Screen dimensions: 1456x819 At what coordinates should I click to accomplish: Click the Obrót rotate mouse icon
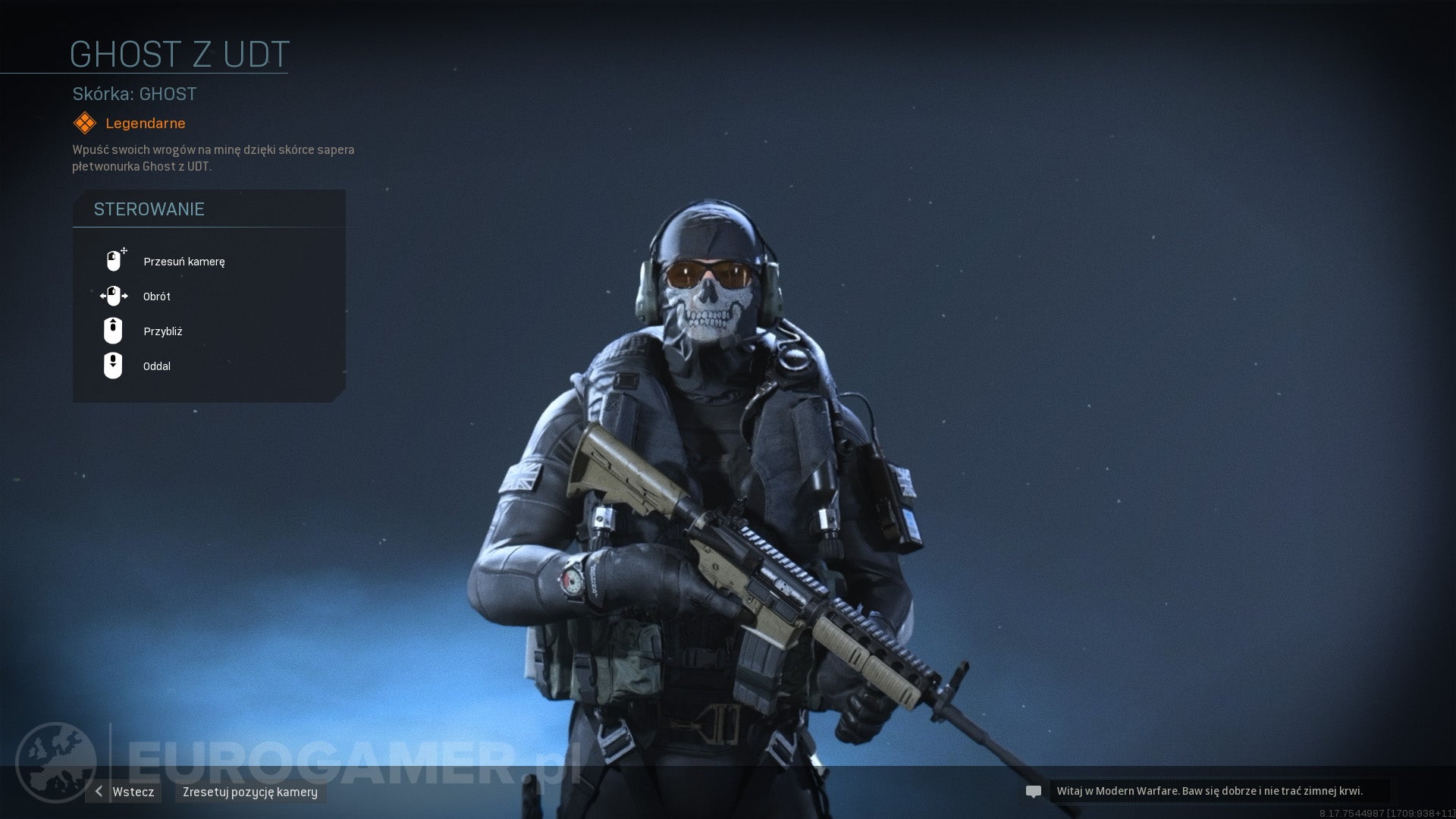click(x=114, y=296)
